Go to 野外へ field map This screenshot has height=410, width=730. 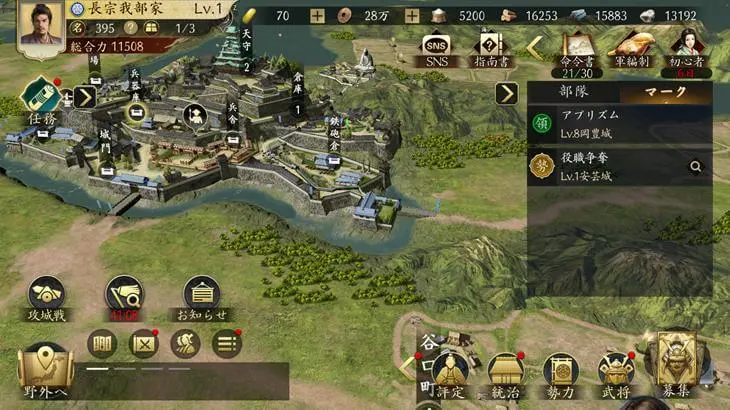(44, 371)
